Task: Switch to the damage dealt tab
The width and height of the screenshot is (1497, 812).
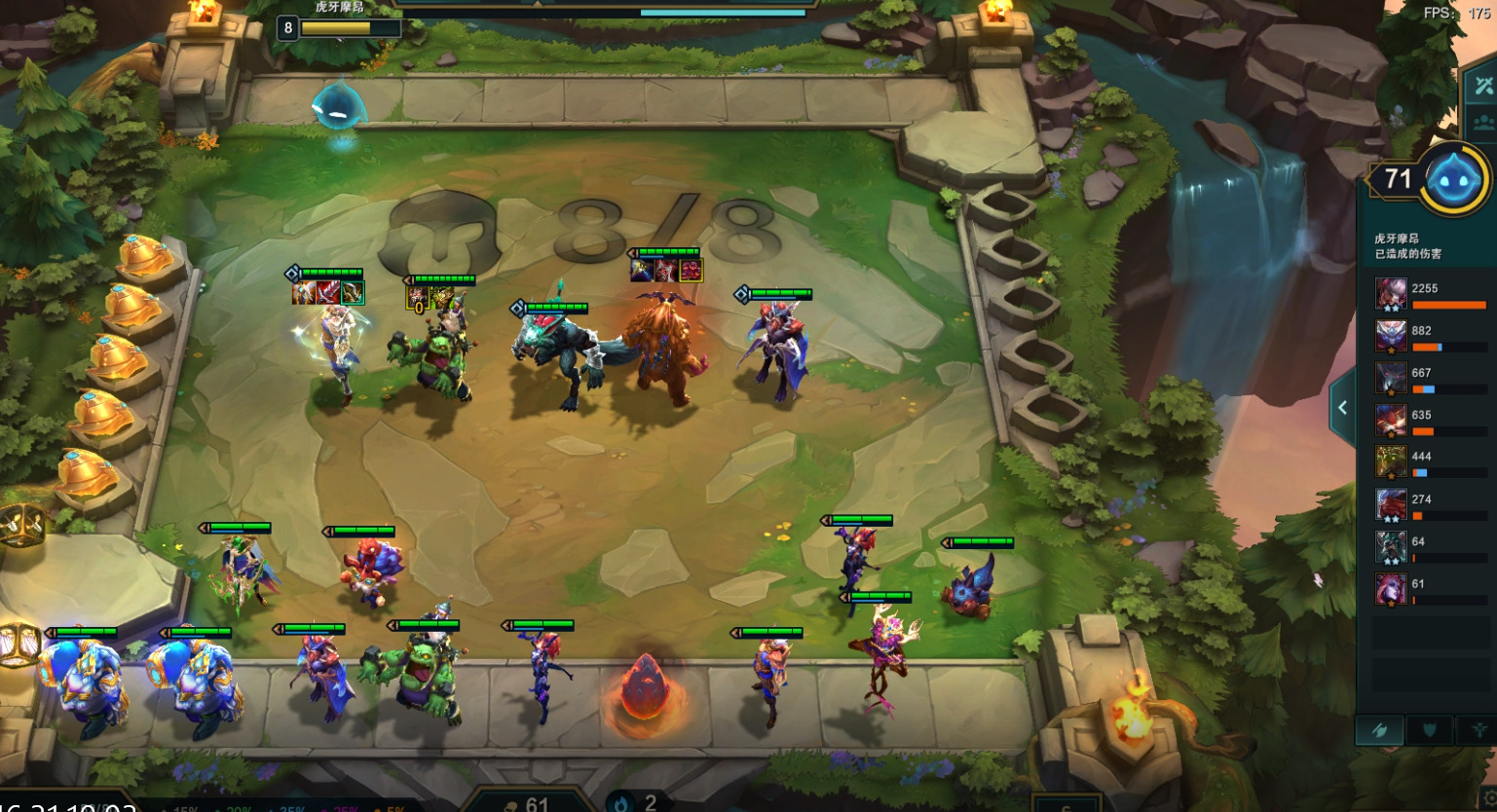Action: click(x=1379, y=730)
